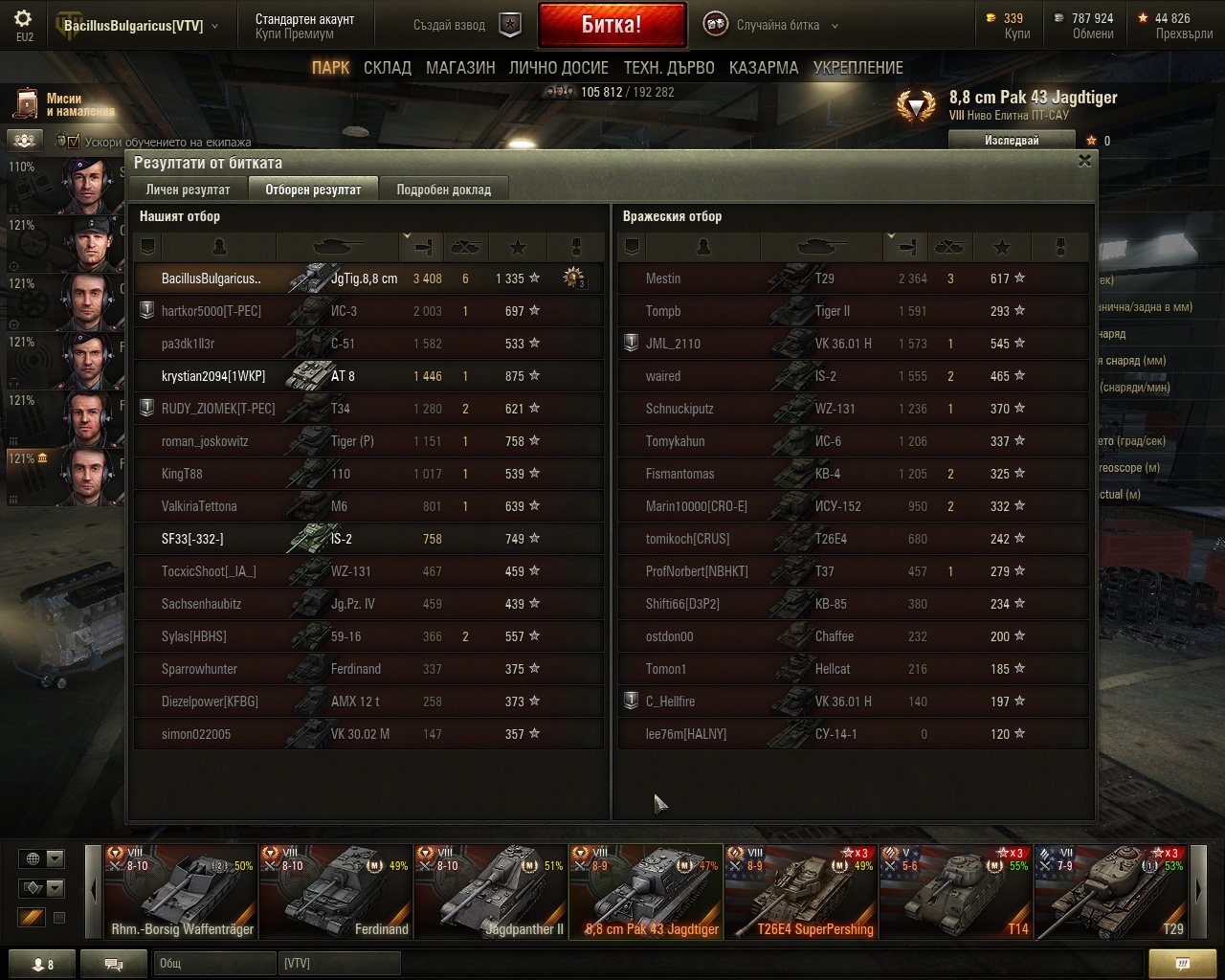The height and width of the screenshot is (980, 1225).
Task: Open the КАЗАРМА barracks
Action: pos(764,68)
